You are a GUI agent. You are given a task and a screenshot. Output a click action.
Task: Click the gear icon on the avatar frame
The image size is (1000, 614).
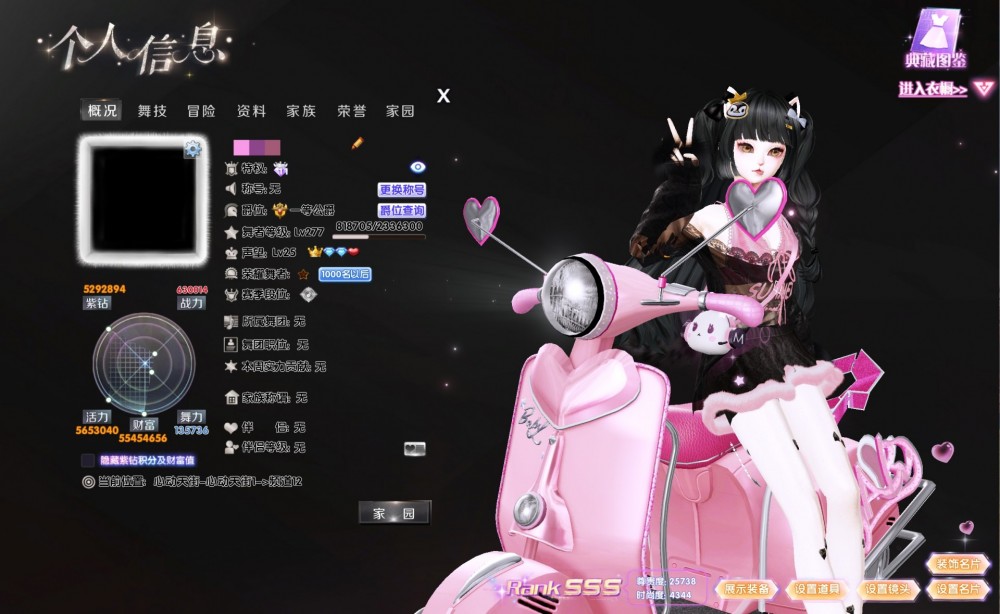[193, 150]
